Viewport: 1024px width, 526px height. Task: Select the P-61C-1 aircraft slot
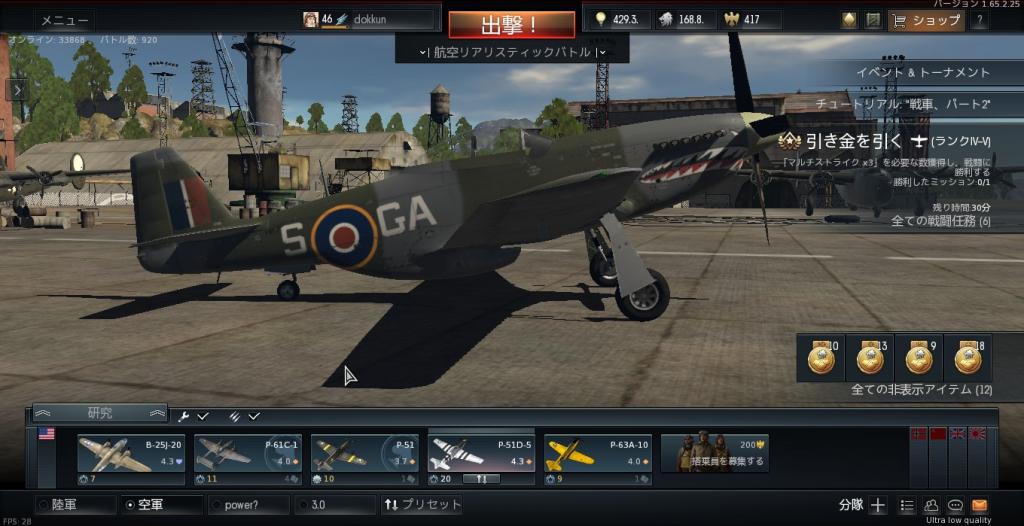tap(247, 454)
